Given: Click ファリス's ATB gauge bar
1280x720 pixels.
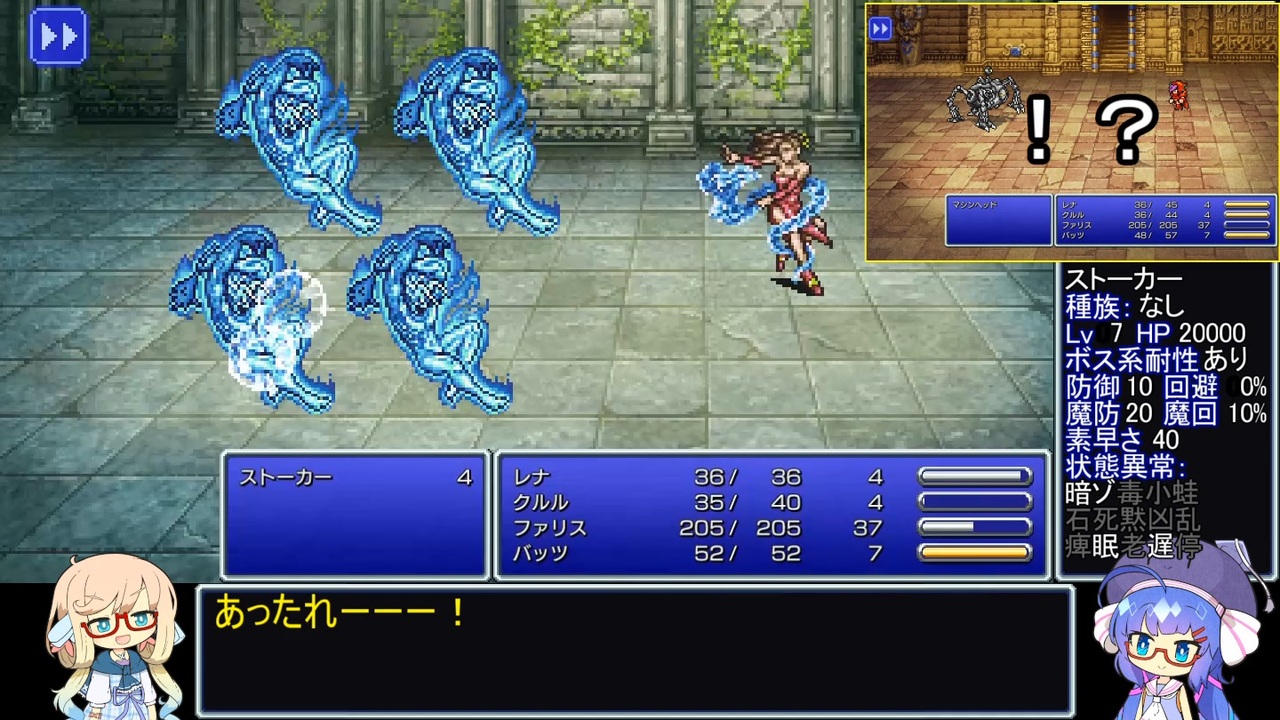Looking at the screenshot, I should (975, 528).
